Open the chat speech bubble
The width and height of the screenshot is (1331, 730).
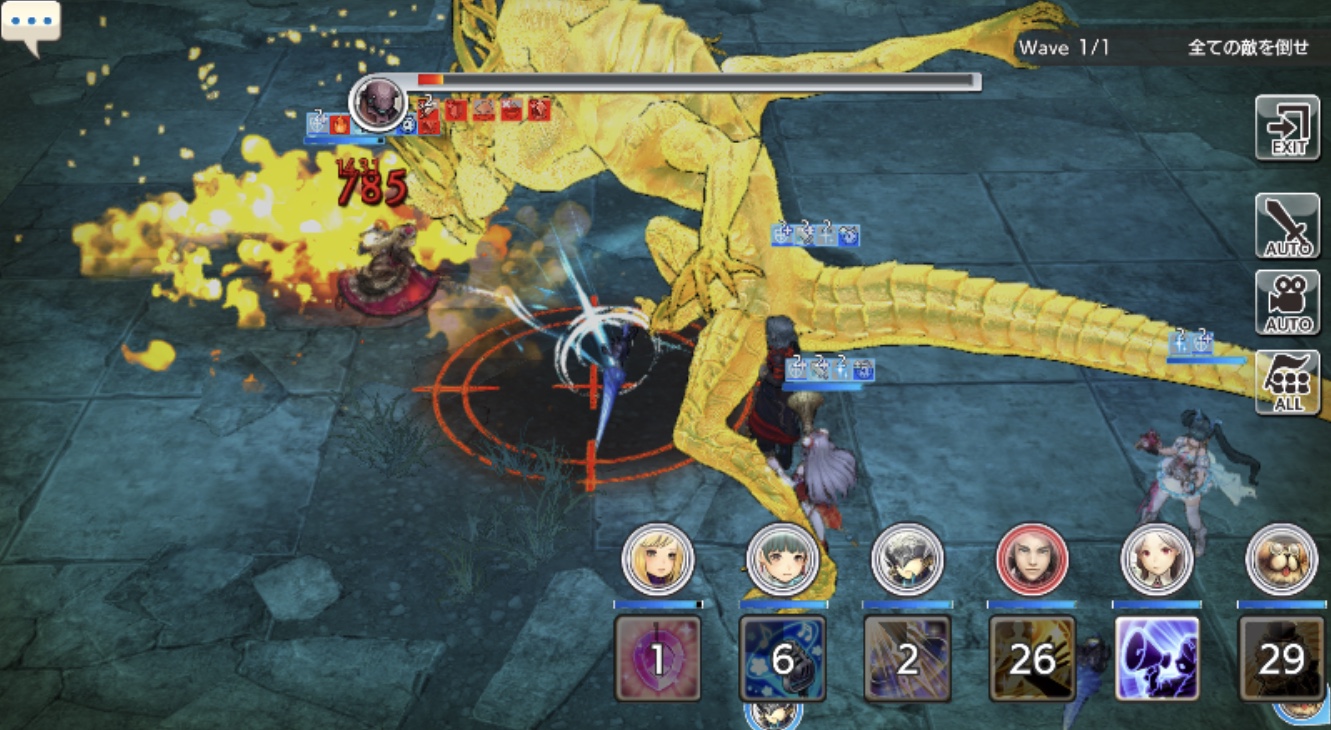pos(31,24)
